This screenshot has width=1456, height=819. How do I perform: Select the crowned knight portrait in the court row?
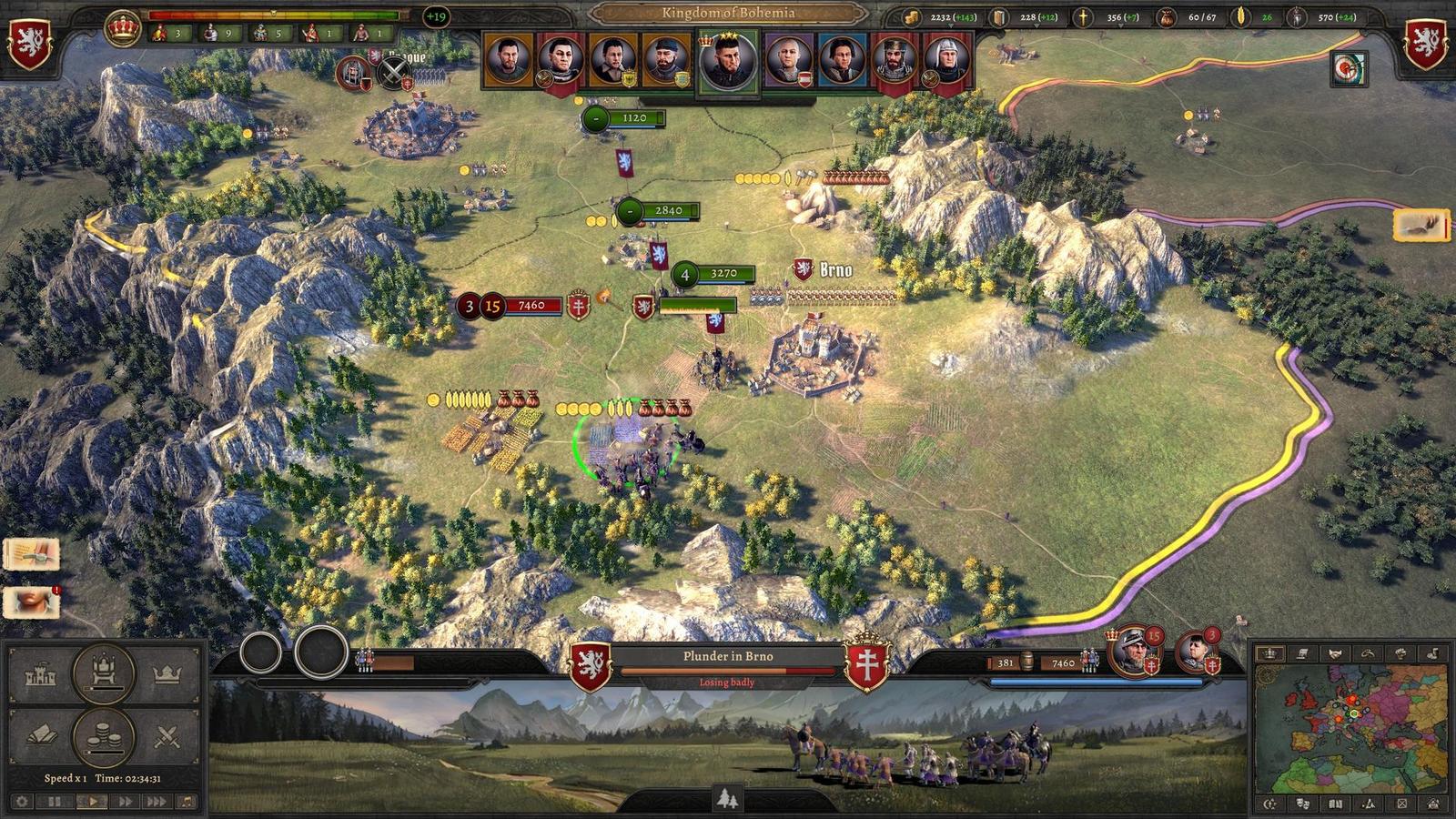coord(895,61)
